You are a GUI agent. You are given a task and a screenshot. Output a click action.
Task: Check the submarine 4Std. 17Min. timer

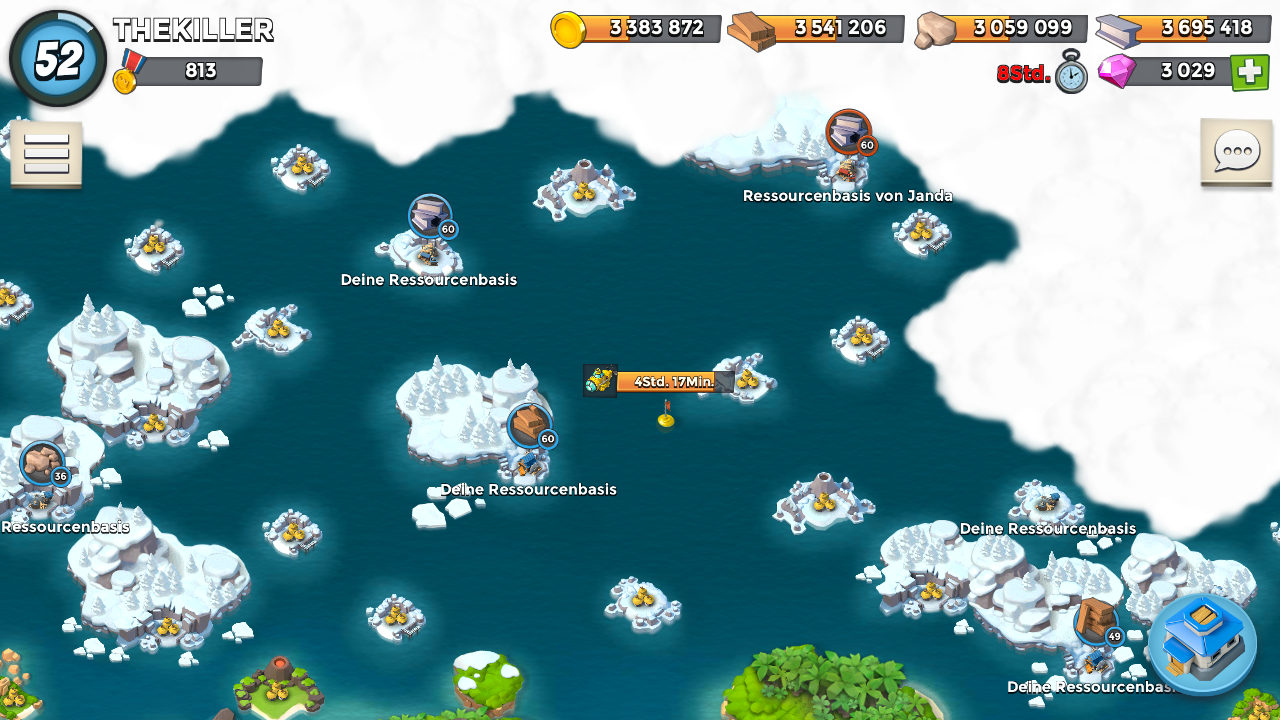pyautogui.click(x=664, y=381)
